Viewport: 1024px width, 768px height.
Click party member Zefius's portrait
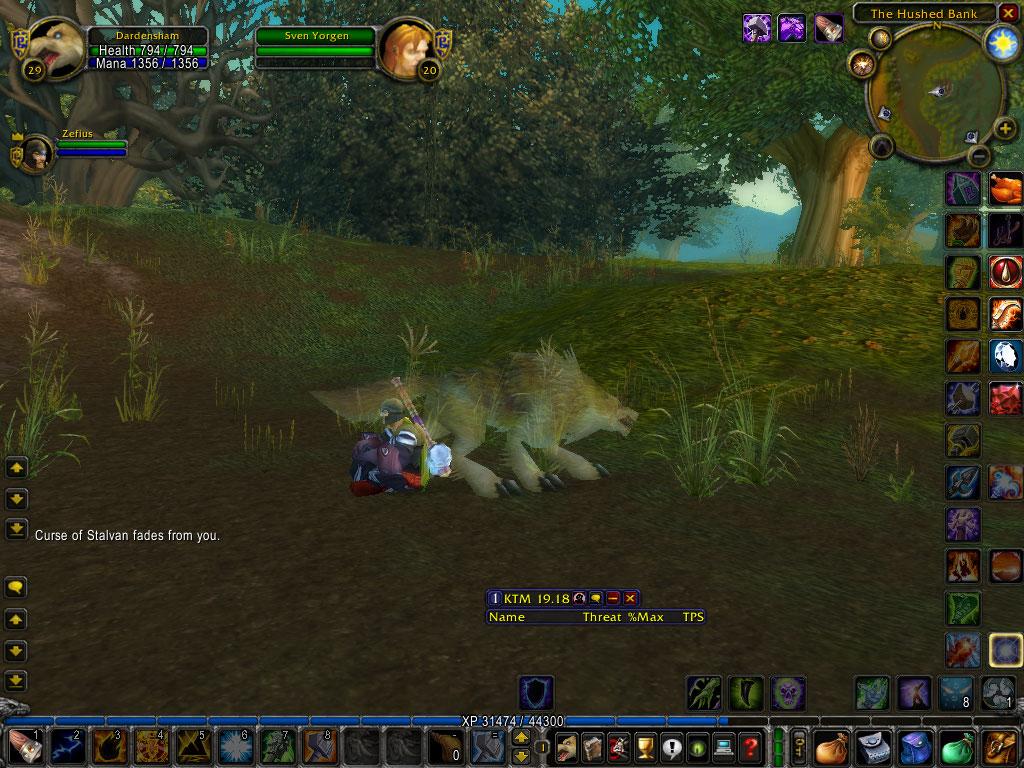35,154
